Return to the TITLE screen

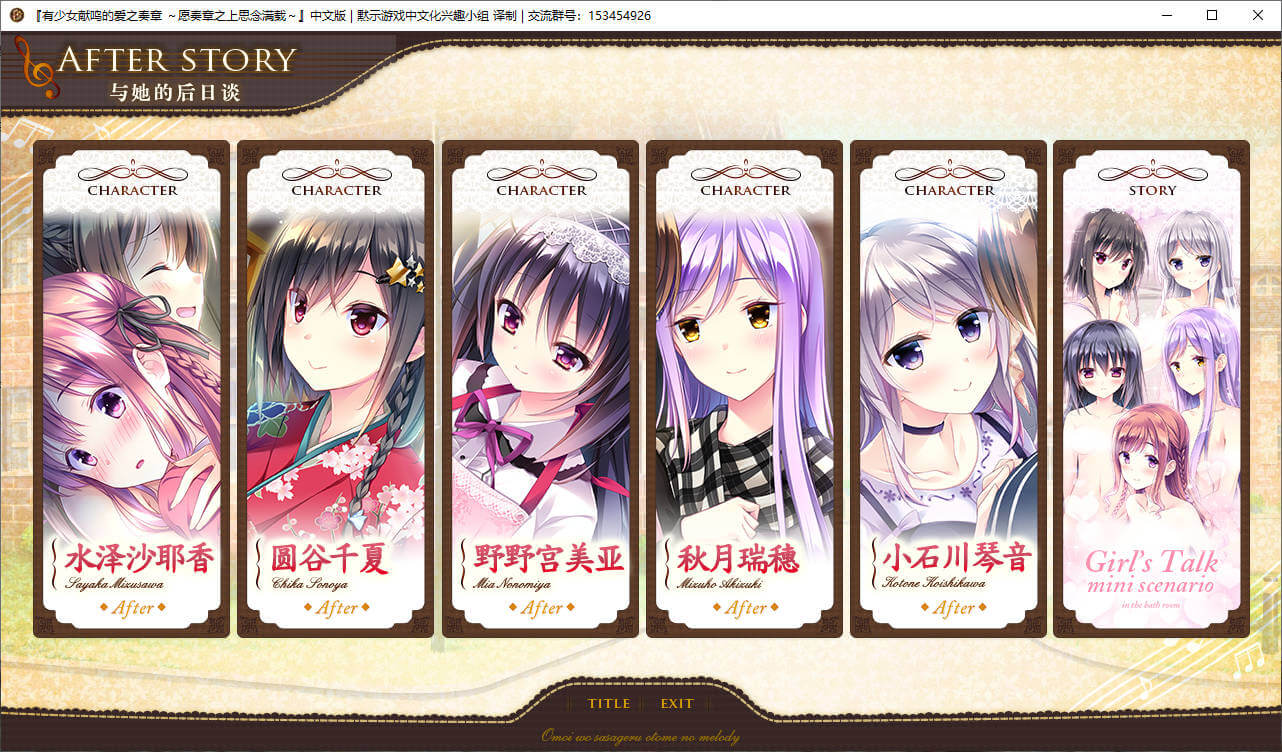[609, 703]
